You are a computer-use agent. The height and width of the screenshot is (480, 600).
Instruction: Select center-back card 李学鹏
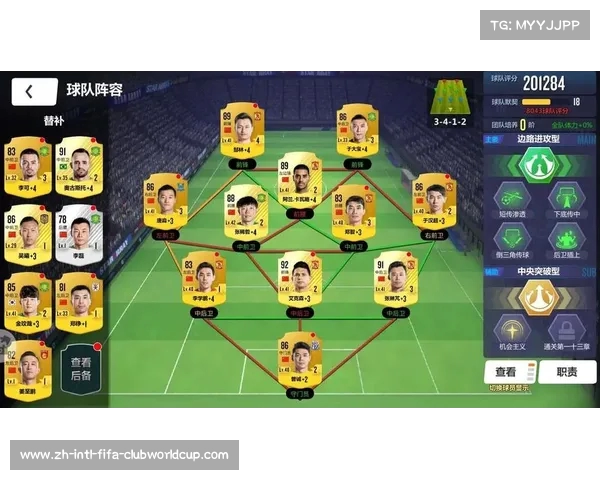pos(204,280)
